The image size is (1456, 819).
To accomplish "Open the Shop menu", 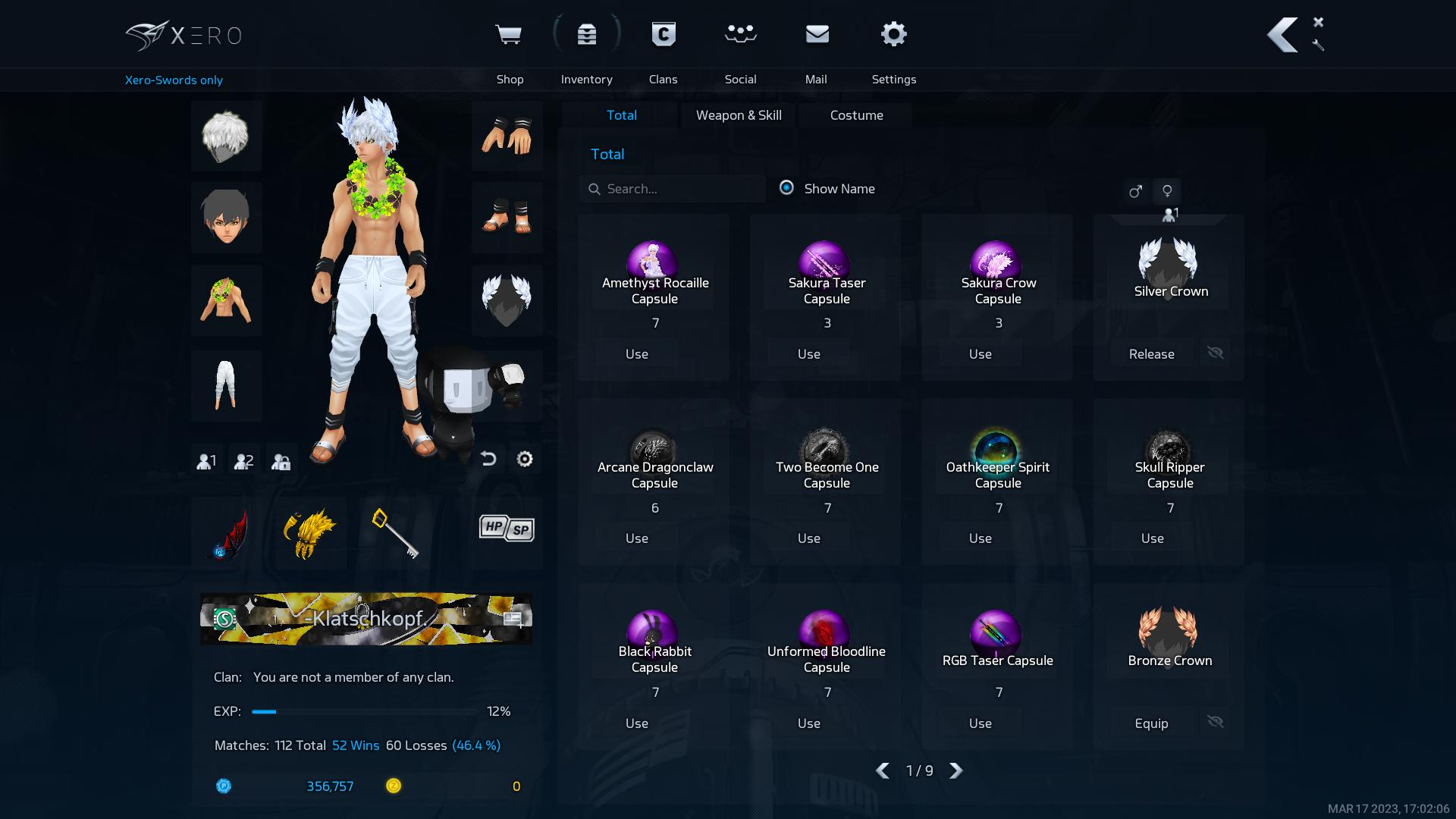I will (x=509, y=47).
